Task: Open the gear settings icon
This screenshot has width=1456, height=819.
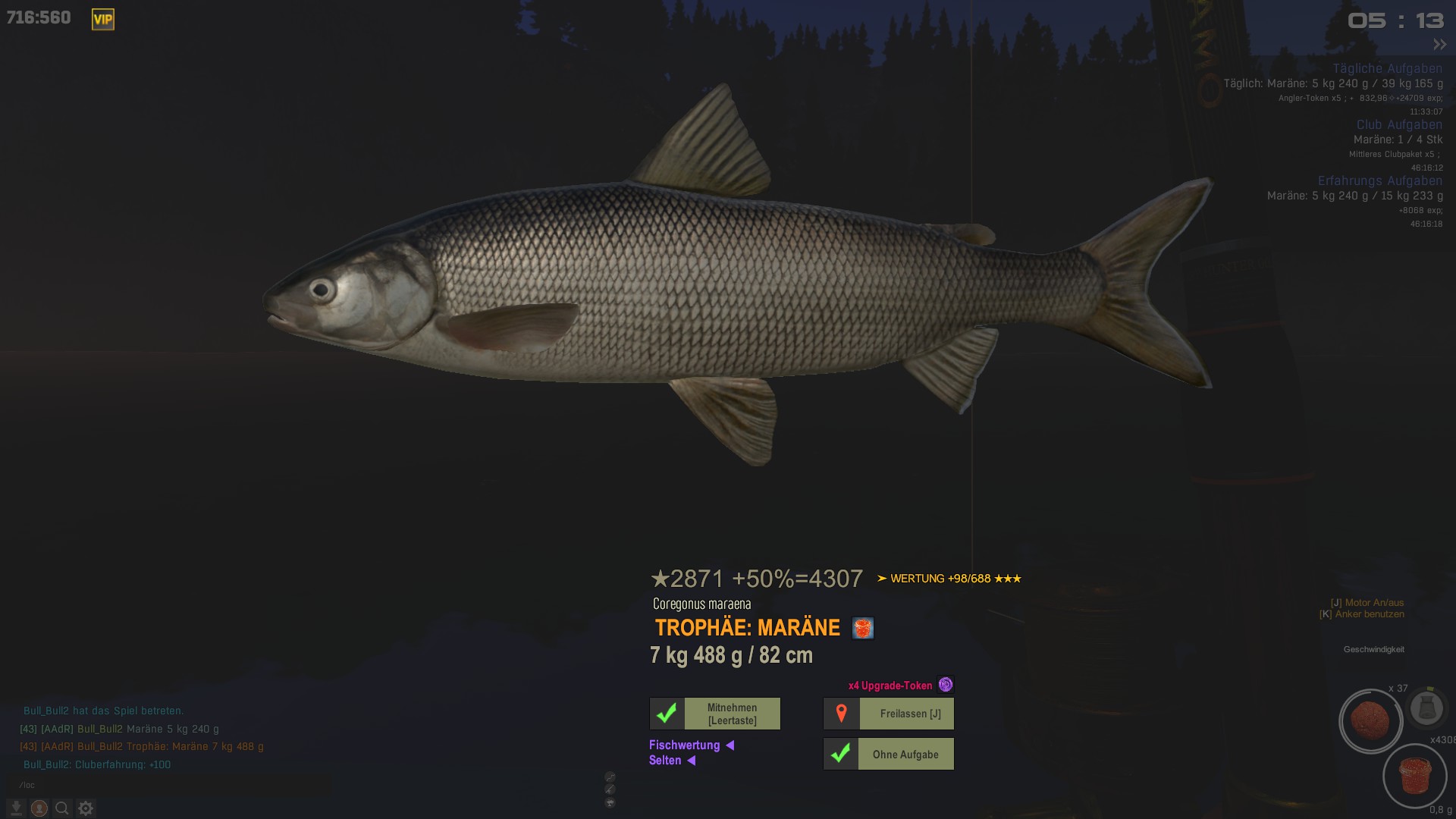Action: click(86, 808)
